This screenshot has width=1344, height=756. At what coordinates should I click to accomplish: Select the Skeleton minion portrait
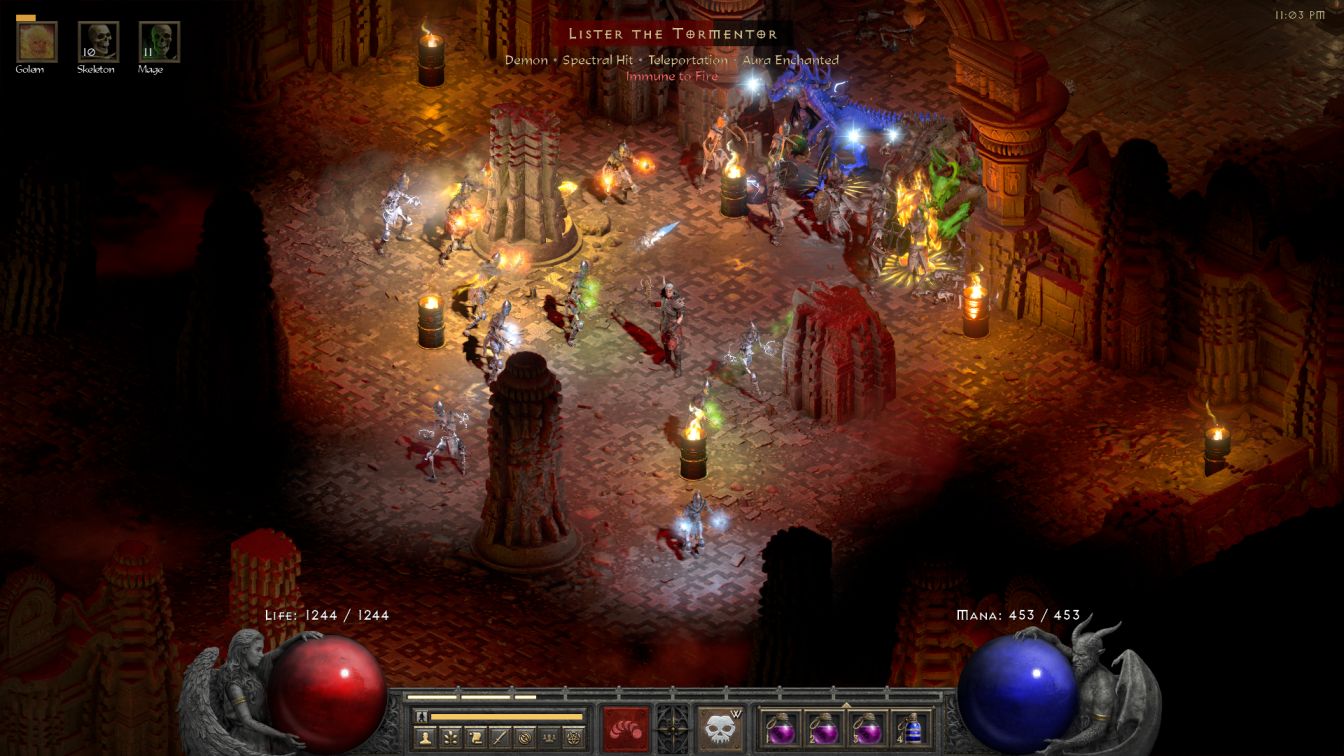point(98,42)
